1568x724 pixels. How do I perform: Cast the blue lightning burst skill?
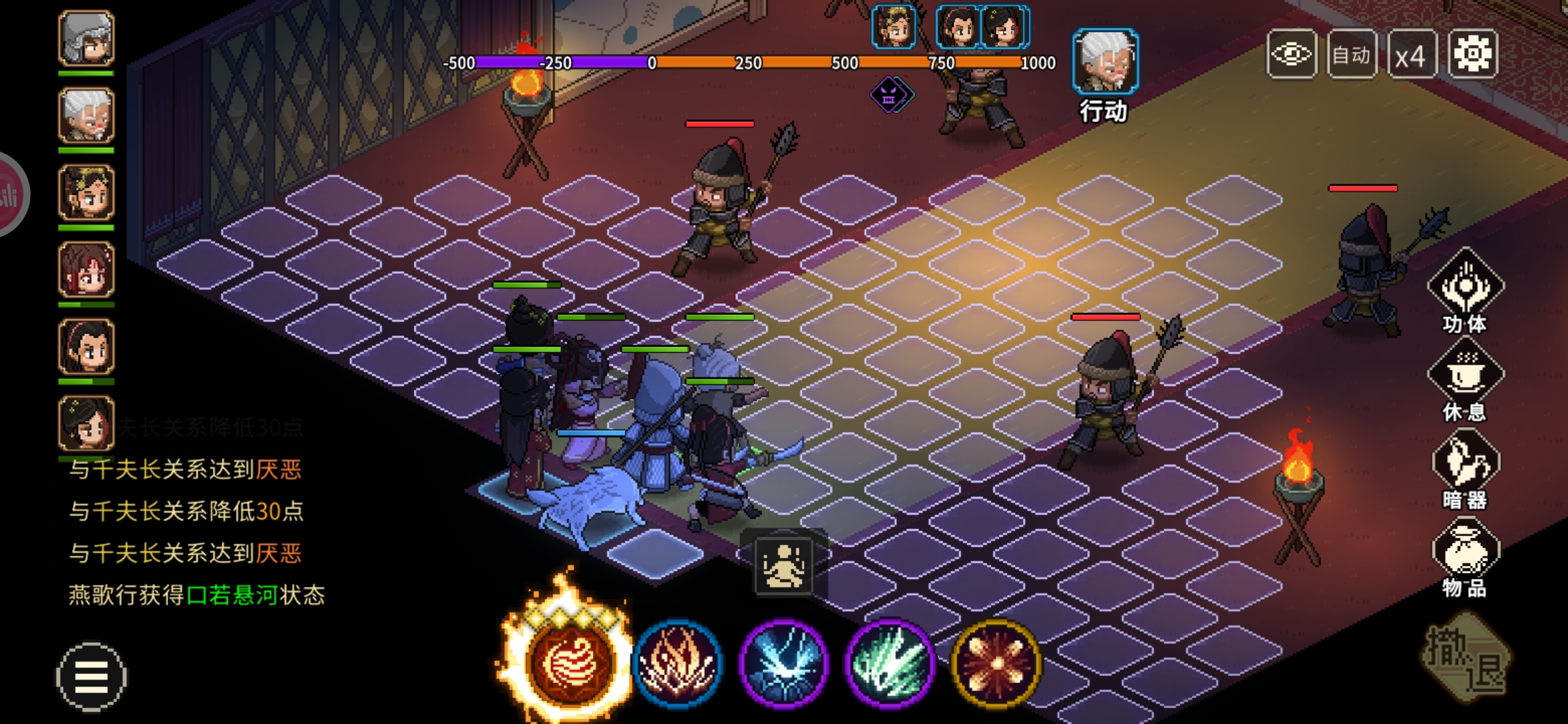click(783, 663)
